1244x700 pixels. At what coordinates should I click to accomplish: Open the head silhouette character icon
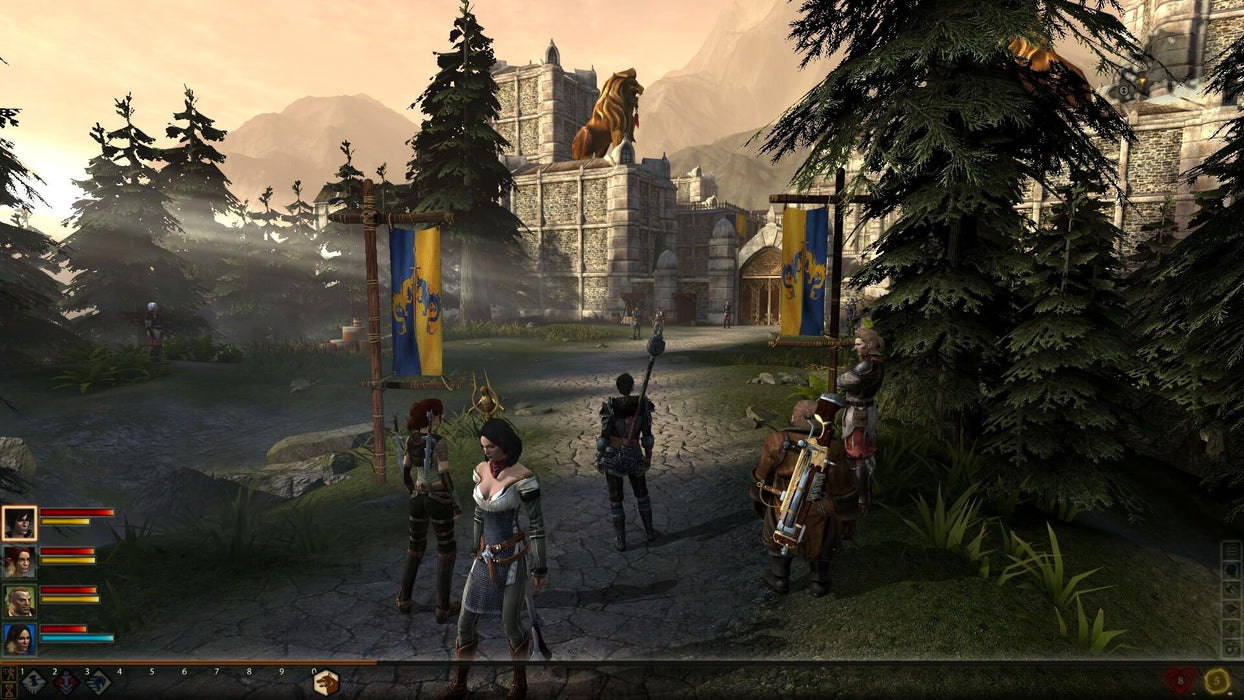coord(1231,571)
